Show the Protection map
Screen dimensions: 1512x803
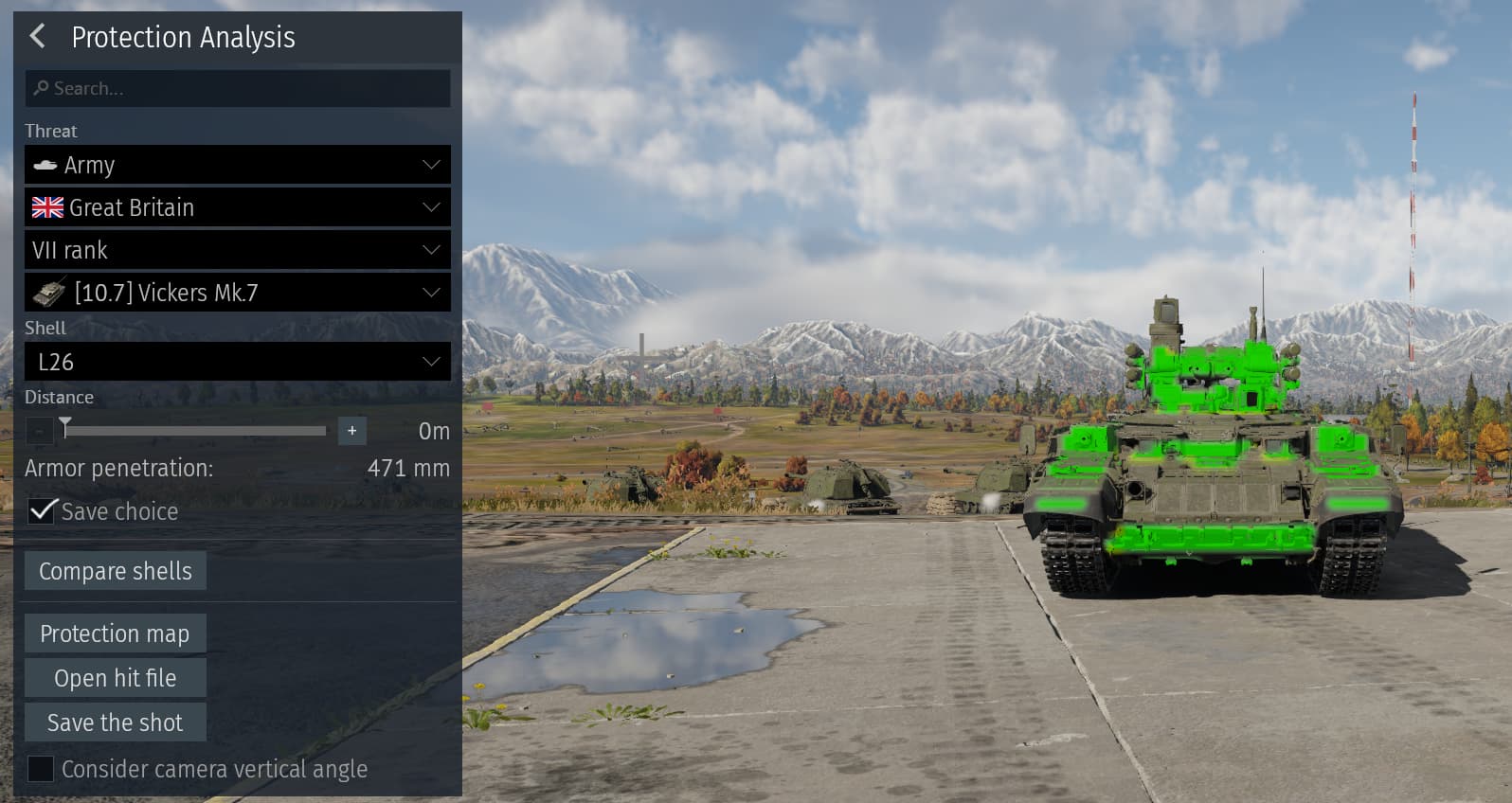[116, 633]
